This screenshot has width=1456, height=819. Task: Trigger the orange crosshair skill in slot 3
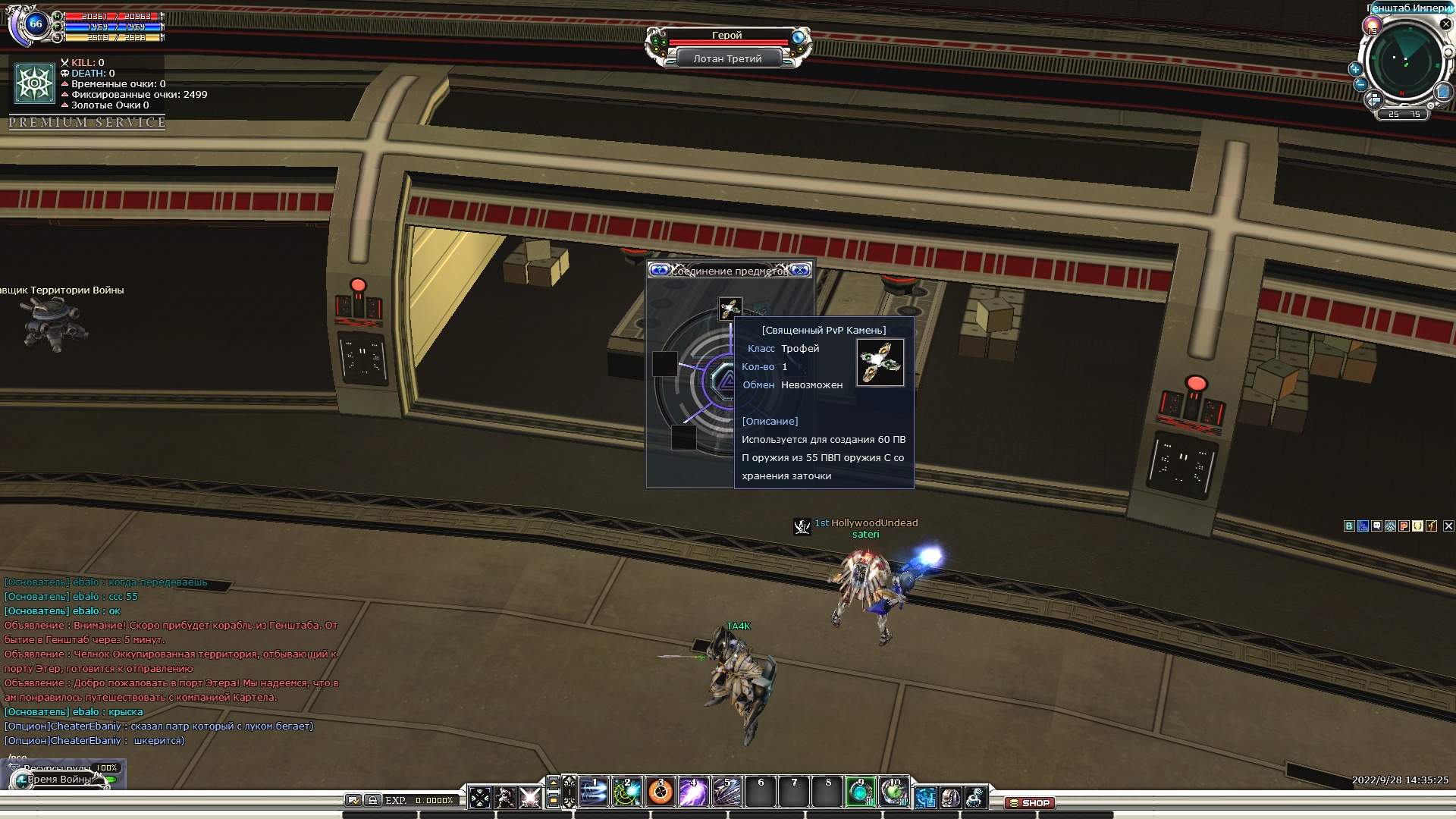coord(661,792)
